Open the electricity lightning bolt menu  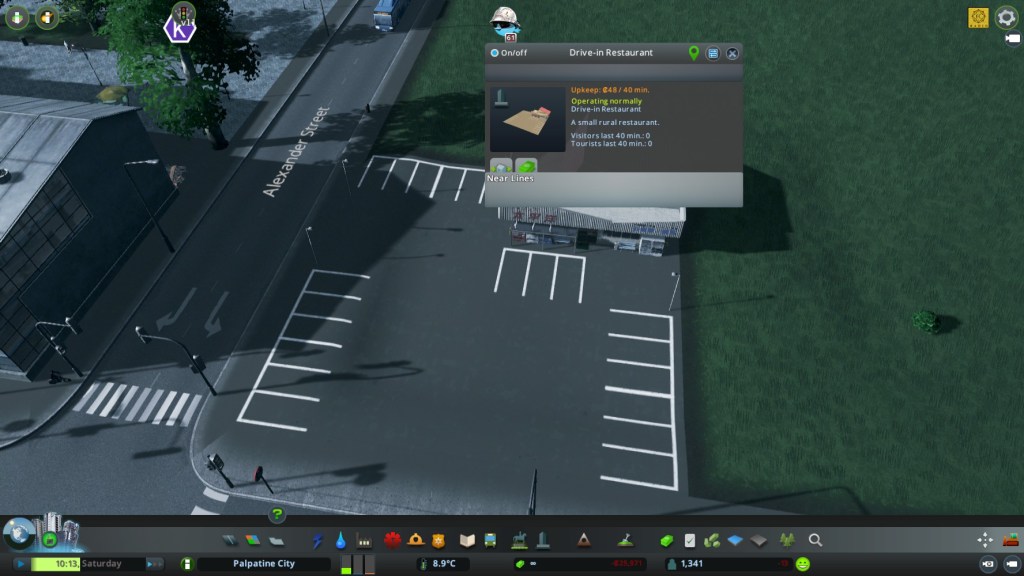[x=318, y=540]
